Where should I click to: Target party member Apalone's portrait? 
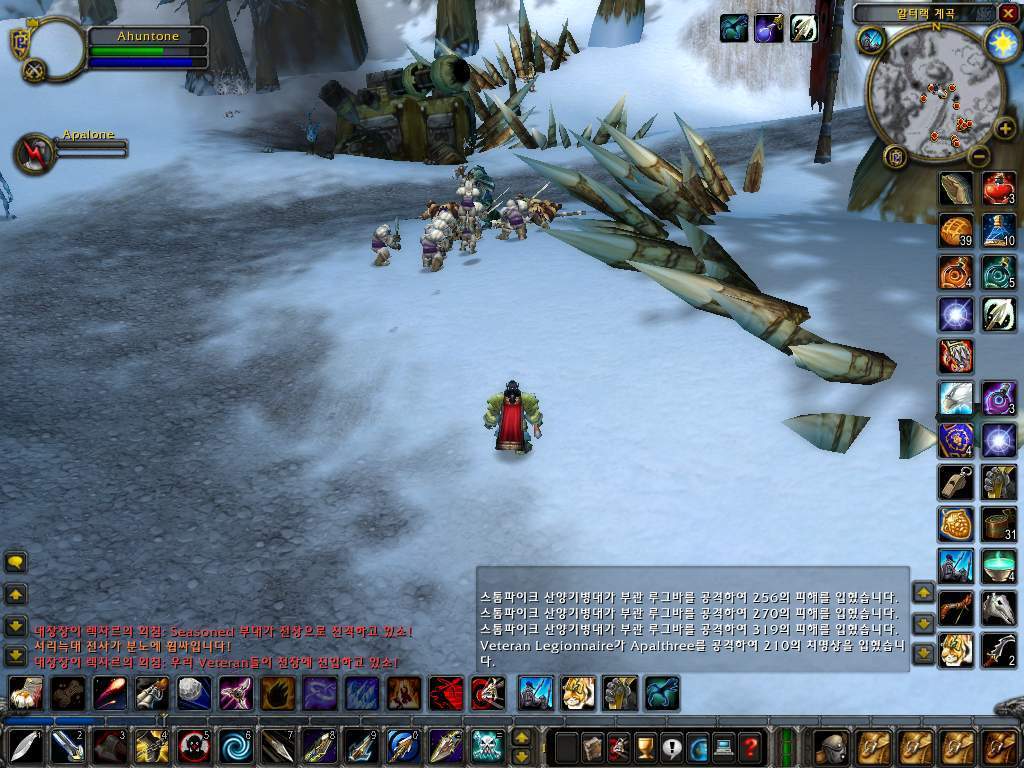click(x=34, y=152)
